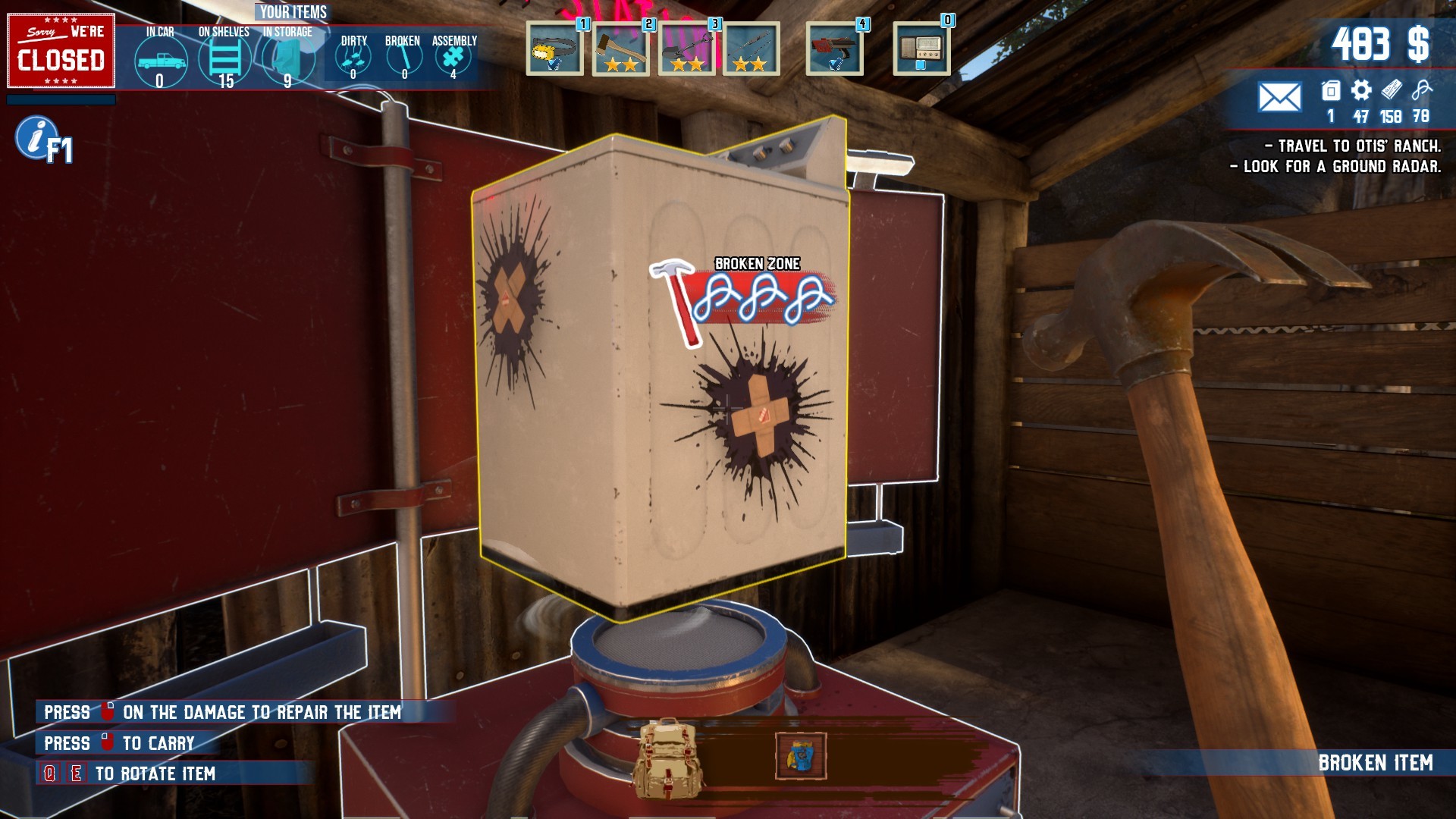
Task: Open the backpack inventory icon
Action: click(x=668, y=757)
